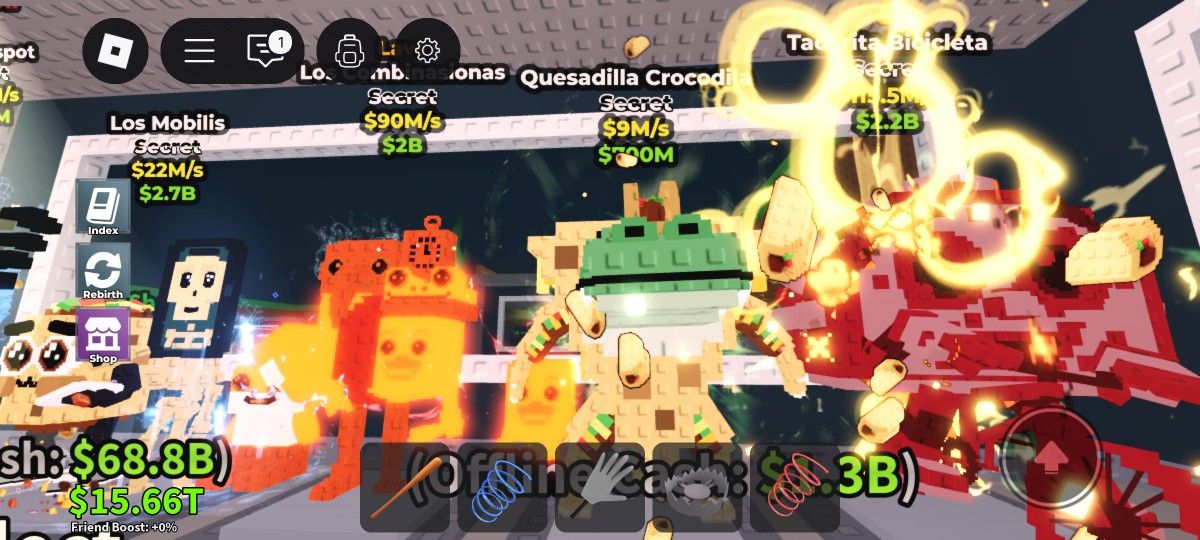This screenshot has height=540, width=1200.
Task: Open the gear settings
Action: click(x=427, y=50)
